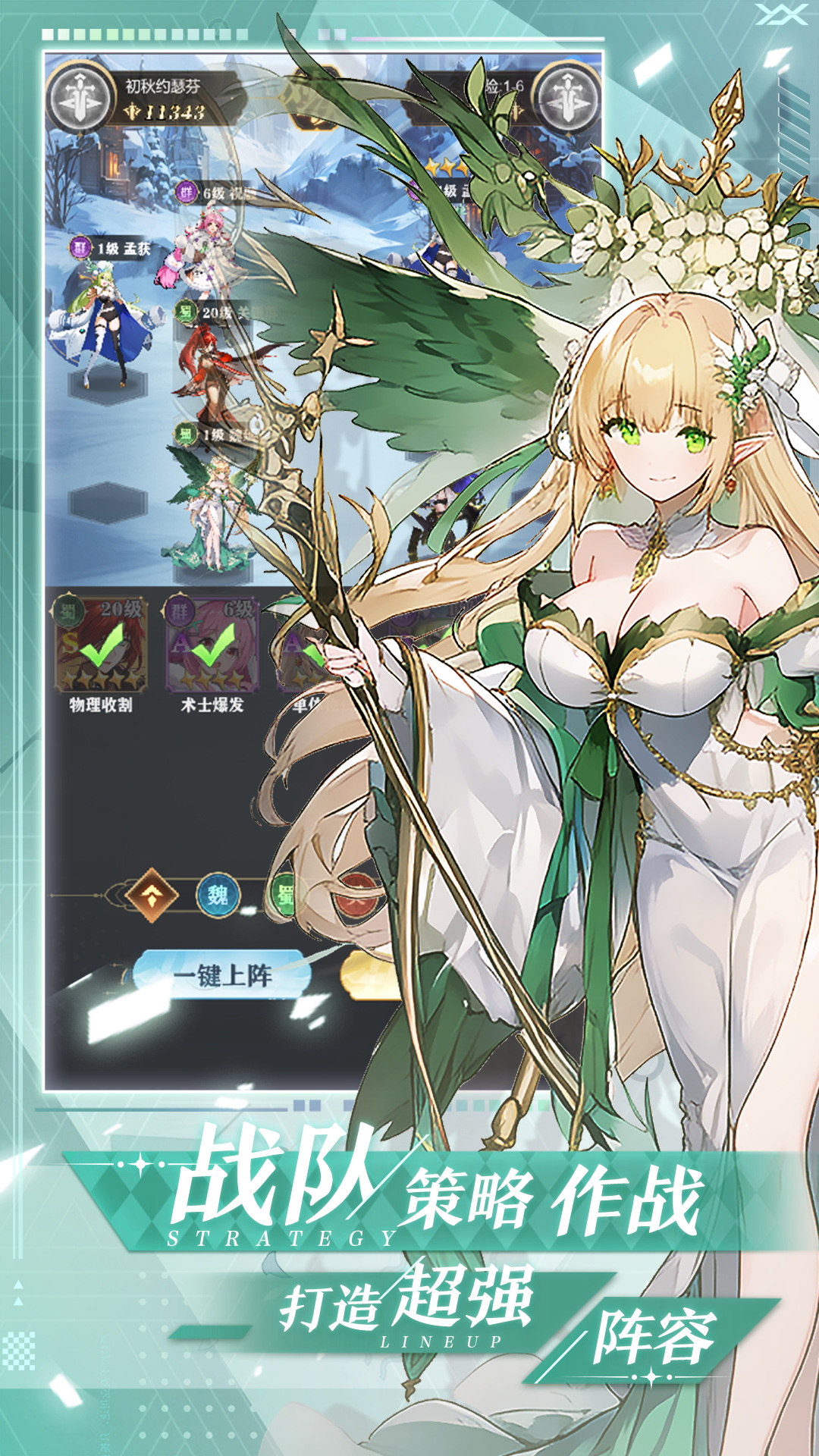This screenshot has height=1456, width=819.
Task: Filter heroes by the blue 魏 faction
Action: [x=218, y=896]
